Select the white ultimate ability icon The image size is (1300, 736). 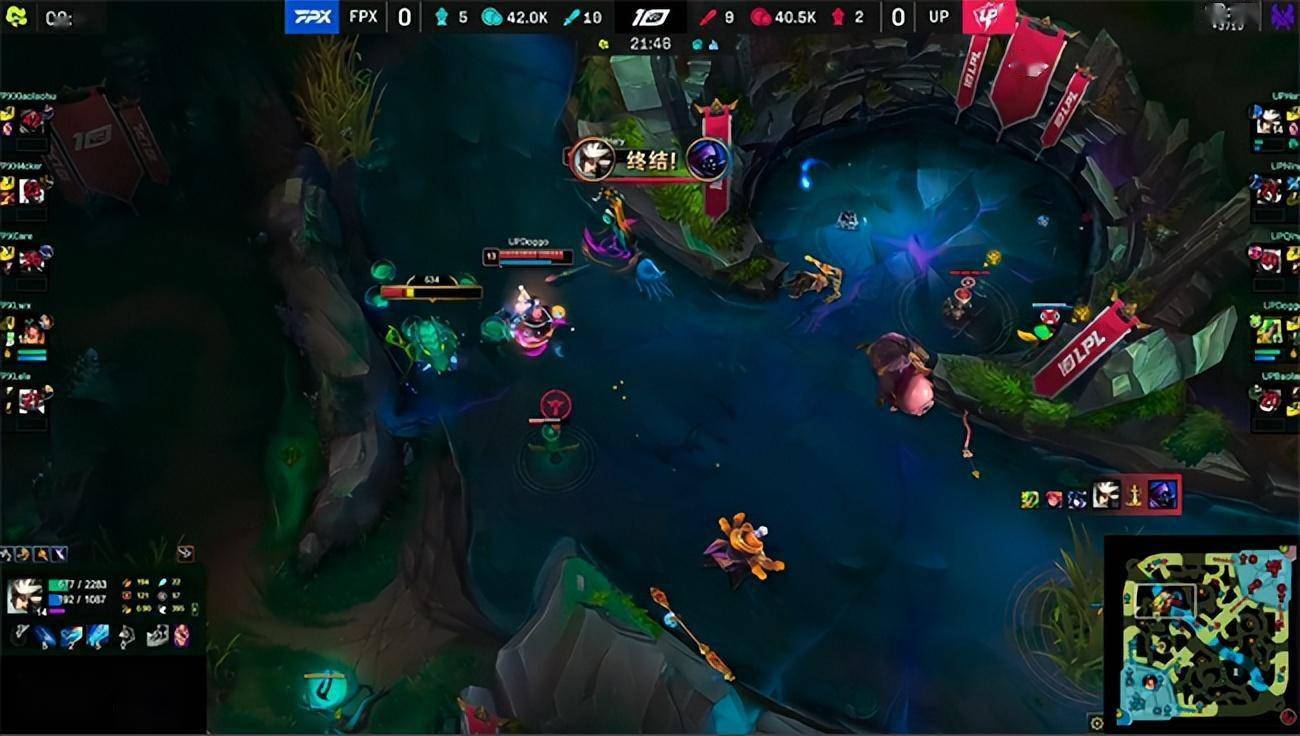(126, 636)
